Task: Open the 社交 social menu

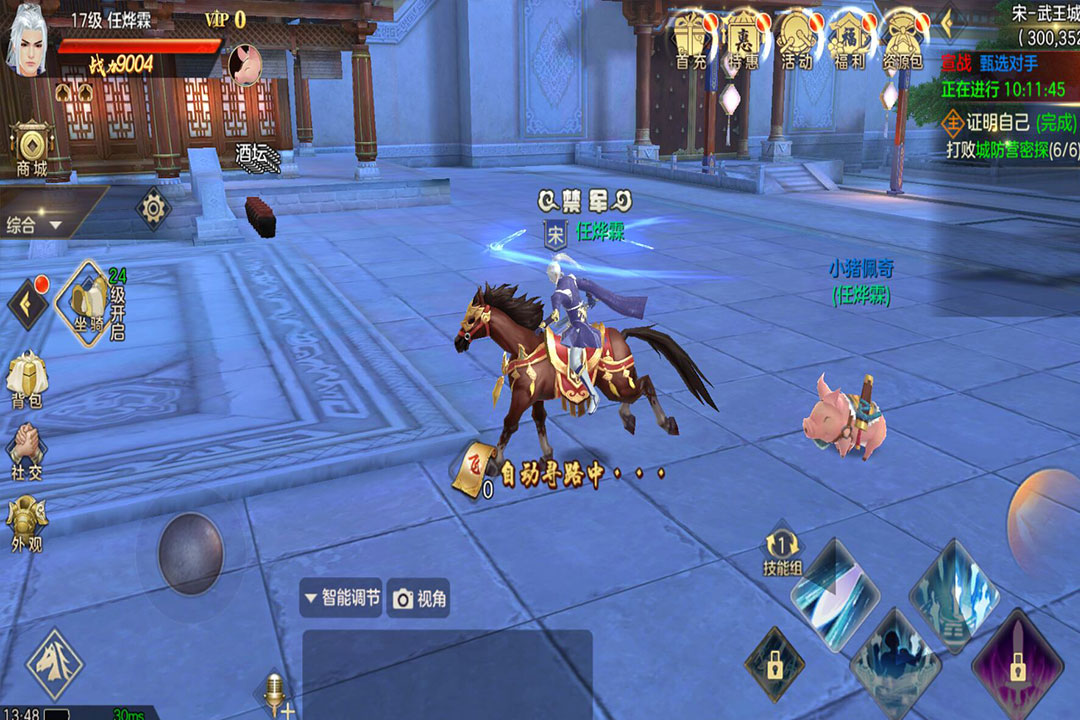Action: [27, 452]
